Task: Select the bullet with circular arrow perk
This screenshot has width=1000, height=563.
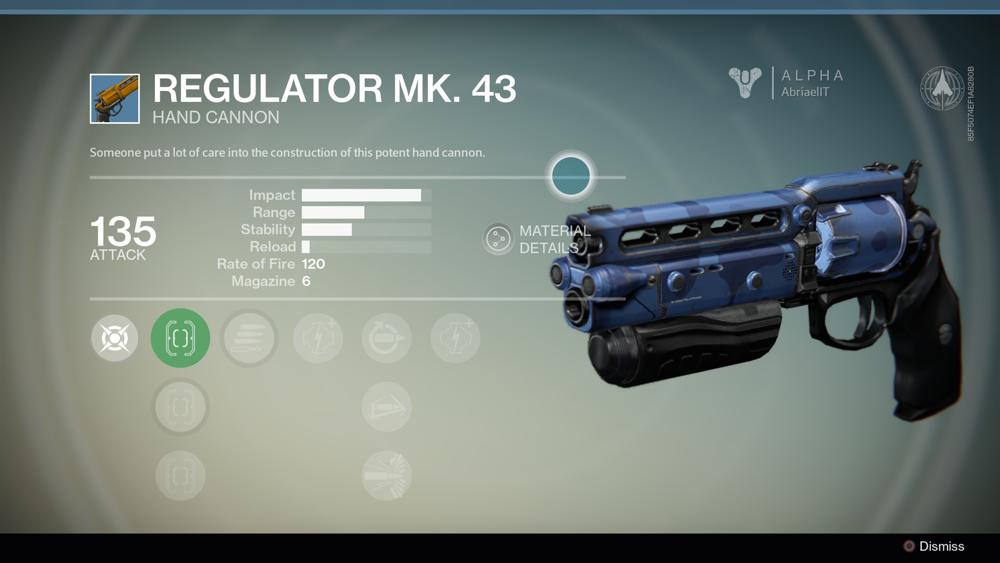Action: pos(386,338)
